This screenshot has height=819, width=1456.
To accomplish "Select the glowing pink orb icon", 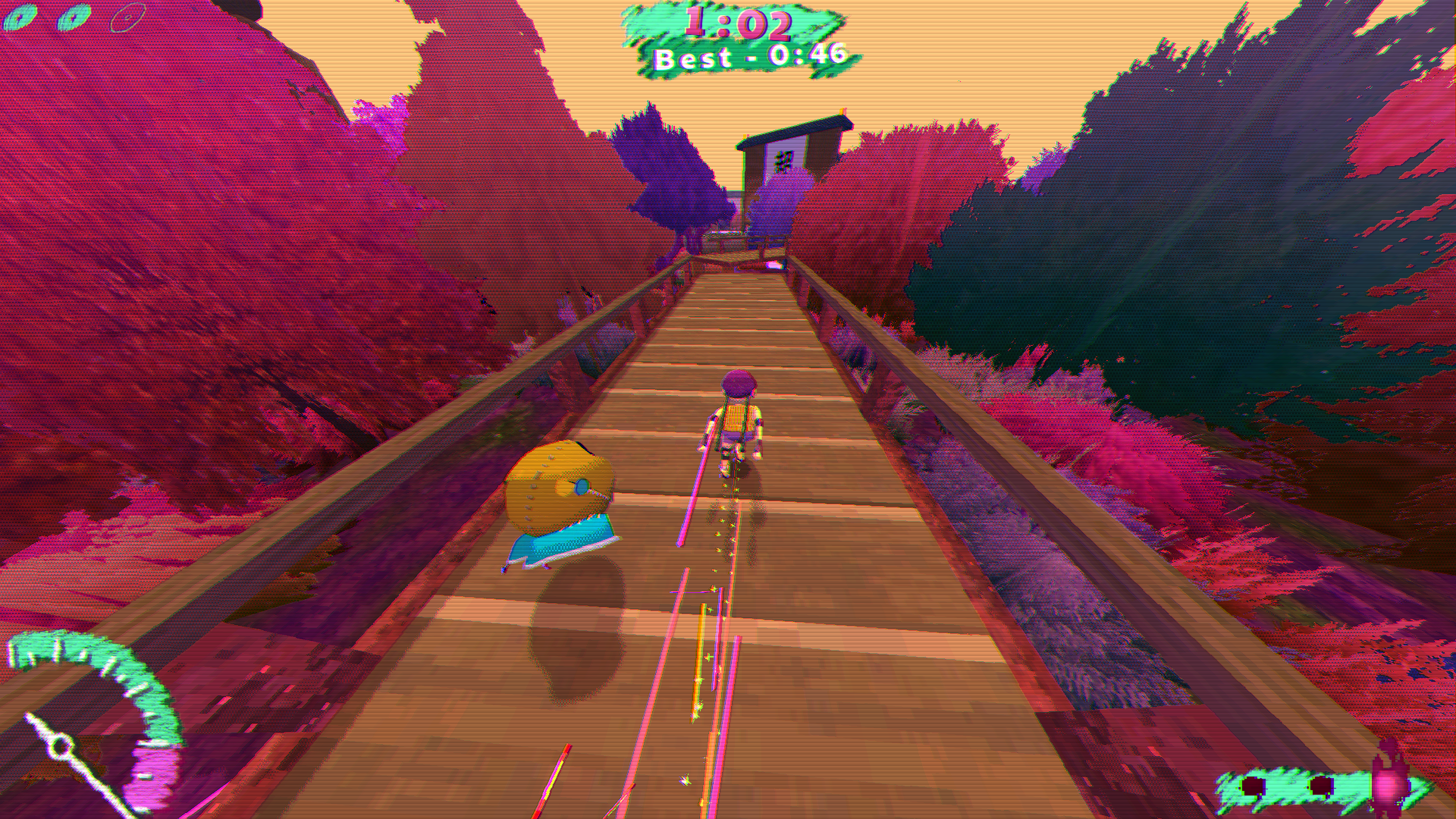I will click(1385, 784).
